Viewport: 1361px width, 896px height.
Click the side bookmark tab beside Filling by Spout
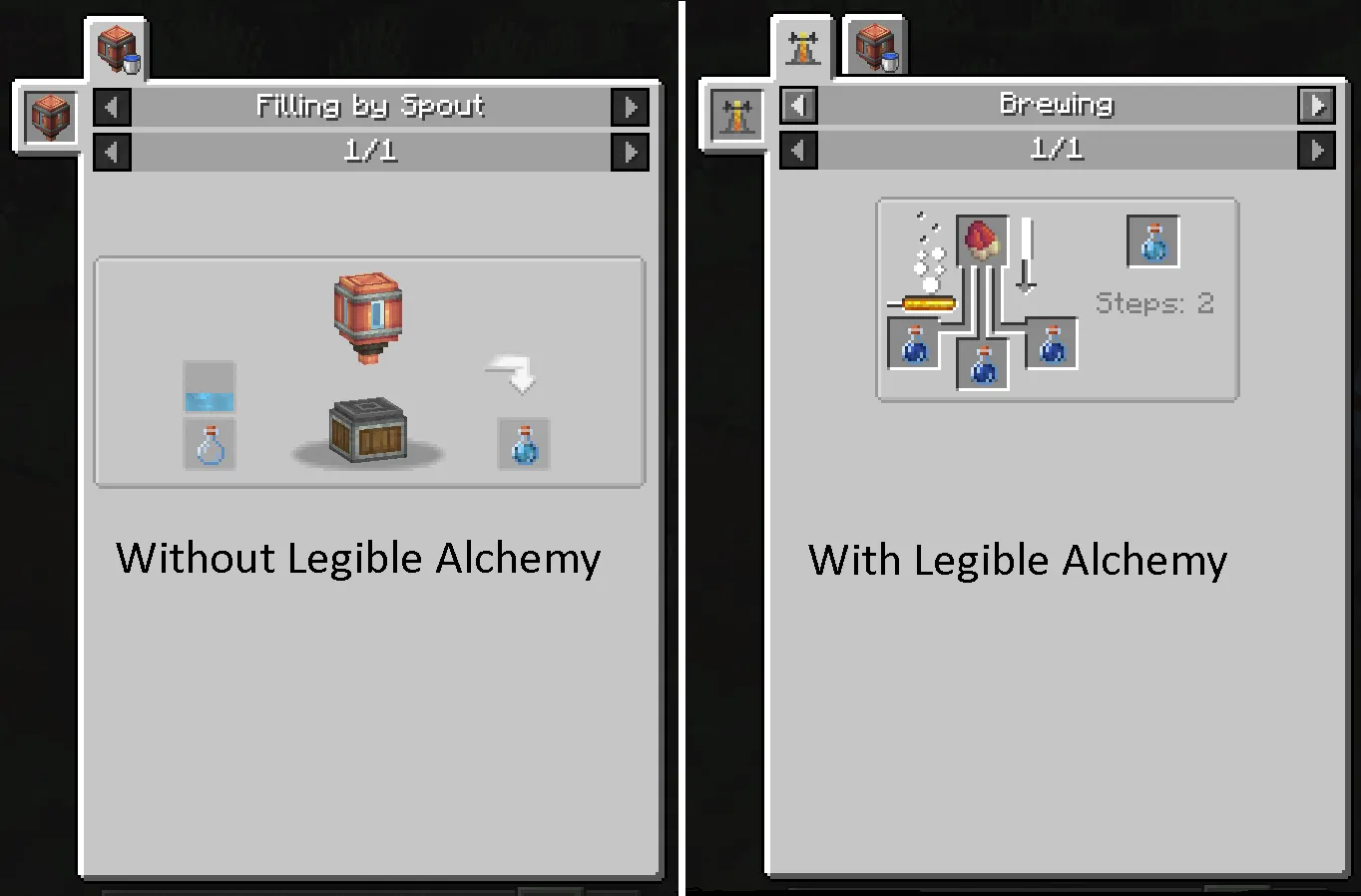coord(48,118)
